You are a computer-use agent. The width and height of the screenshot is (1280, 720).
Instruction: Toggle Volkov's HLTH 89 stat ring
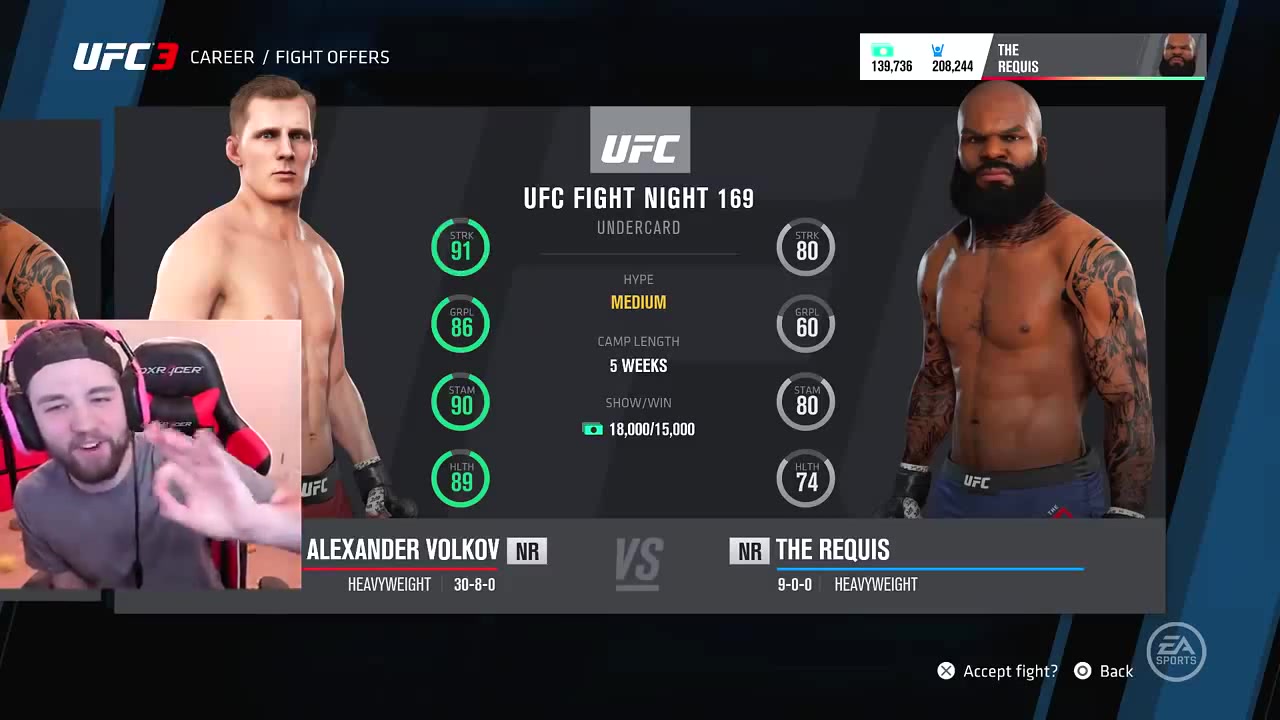point(460,478)
